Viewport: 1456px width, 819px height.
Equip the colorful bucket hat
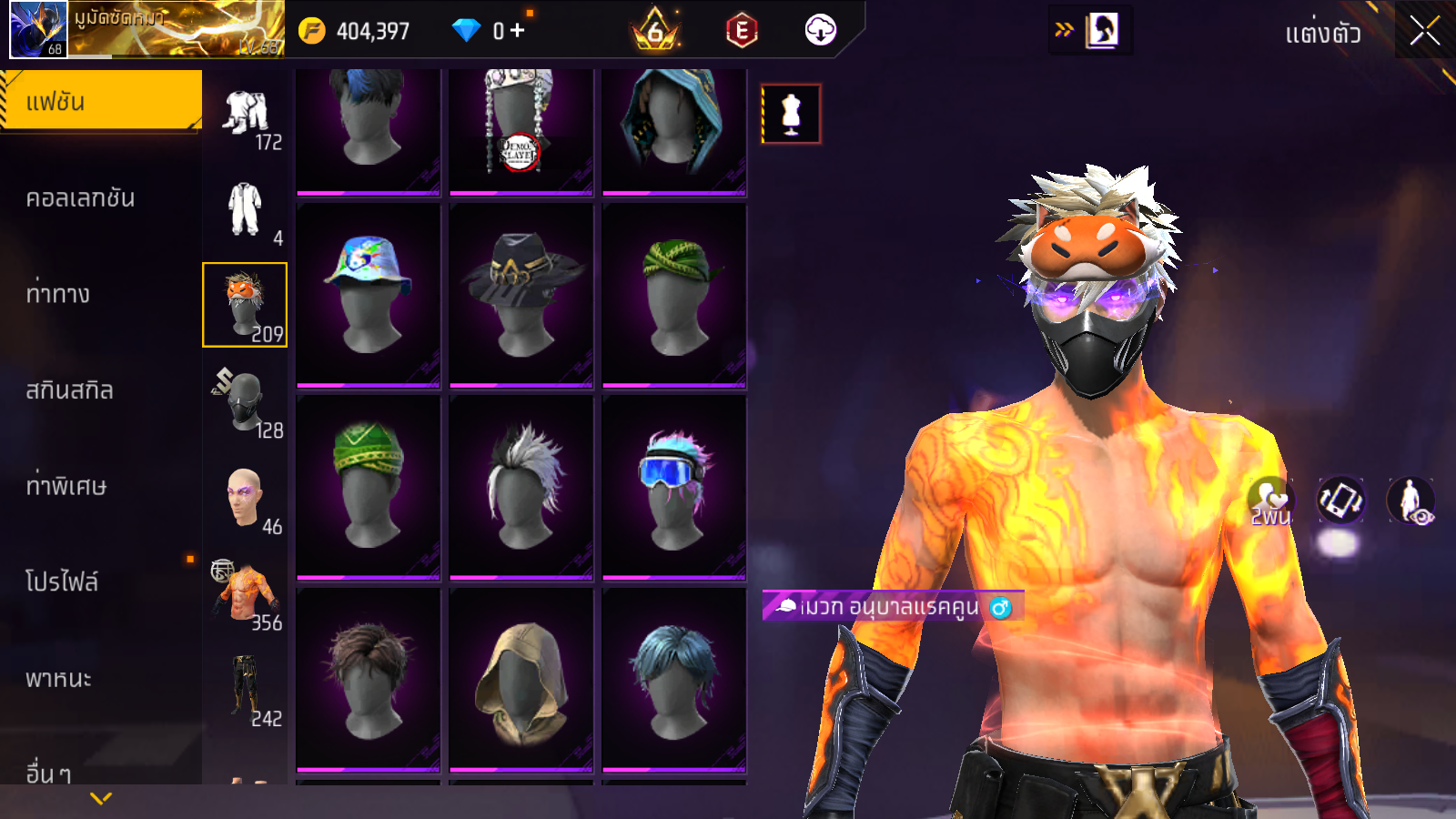click(x=369, y=293)
